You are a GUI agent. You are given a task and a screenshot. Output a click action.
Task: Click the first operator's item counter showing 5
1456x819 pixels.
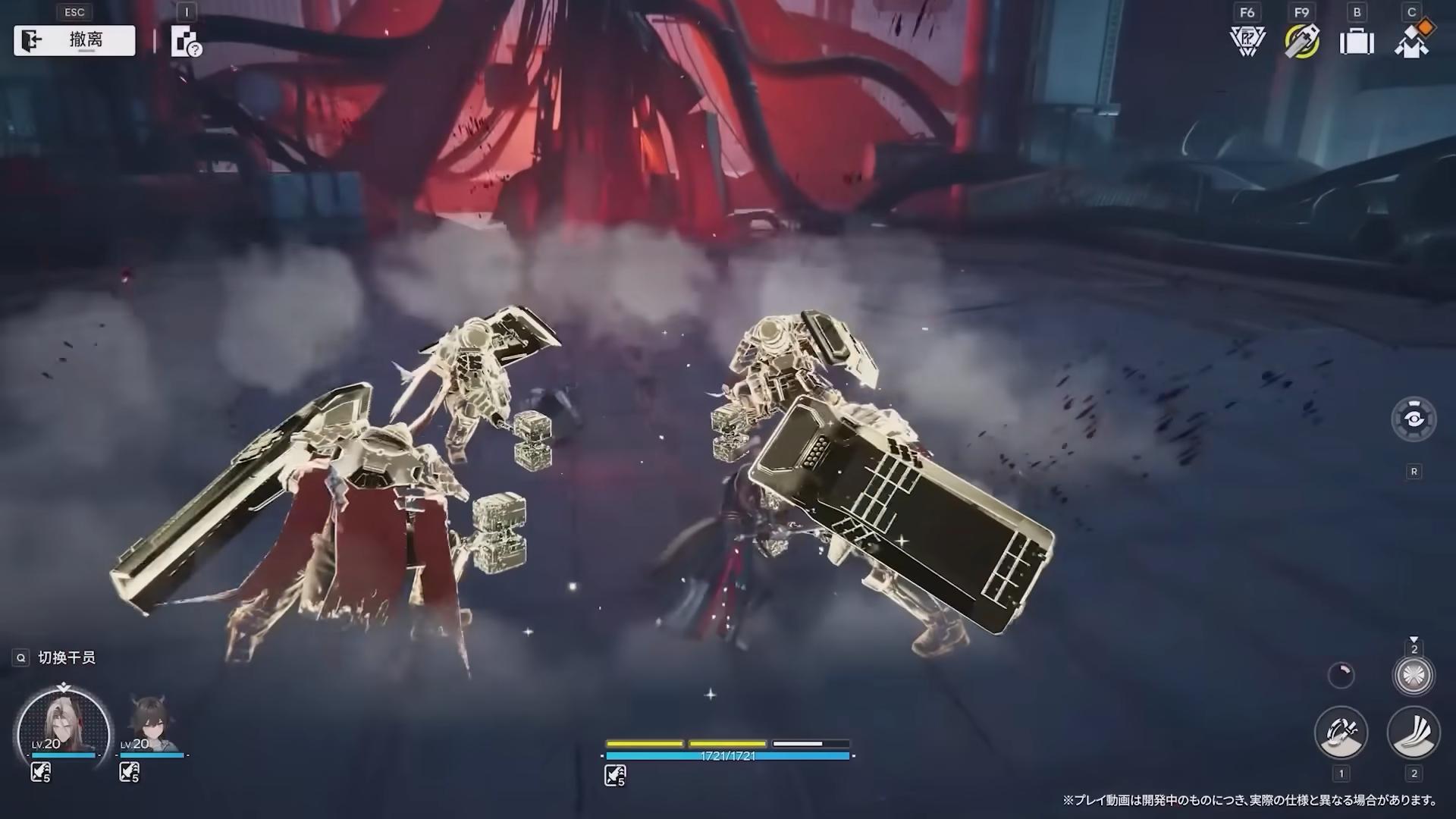[x=40, y=773]
